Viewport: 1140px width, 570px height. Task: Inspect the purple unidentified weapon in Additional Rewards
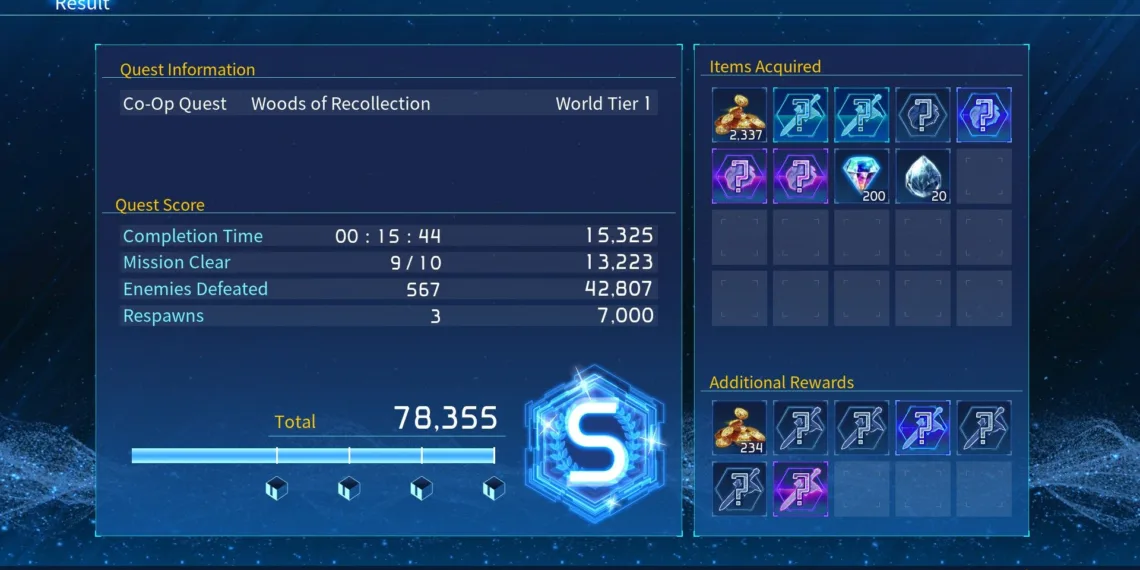pos(800,489)
